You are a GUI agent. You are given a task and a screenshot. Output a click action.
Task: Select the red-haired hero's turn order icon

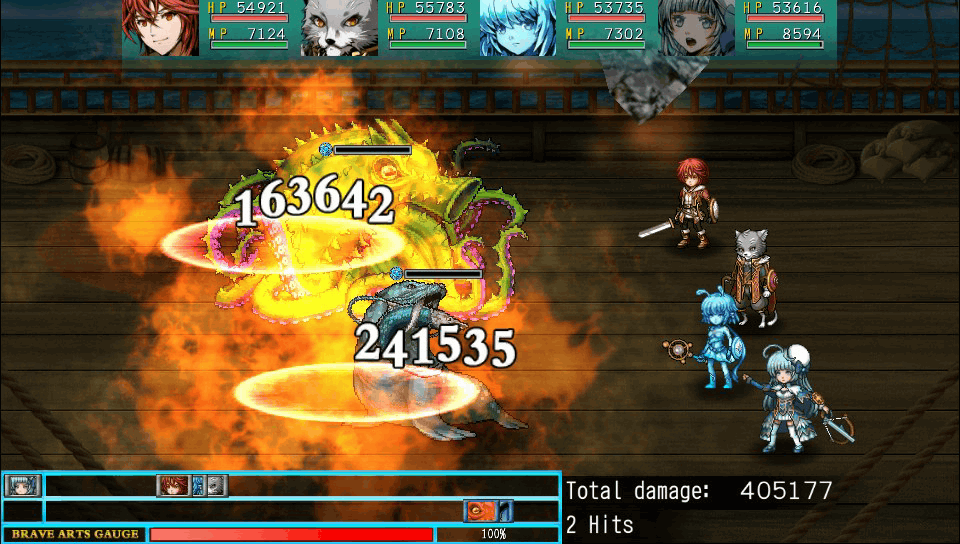(x=173, y=486)
